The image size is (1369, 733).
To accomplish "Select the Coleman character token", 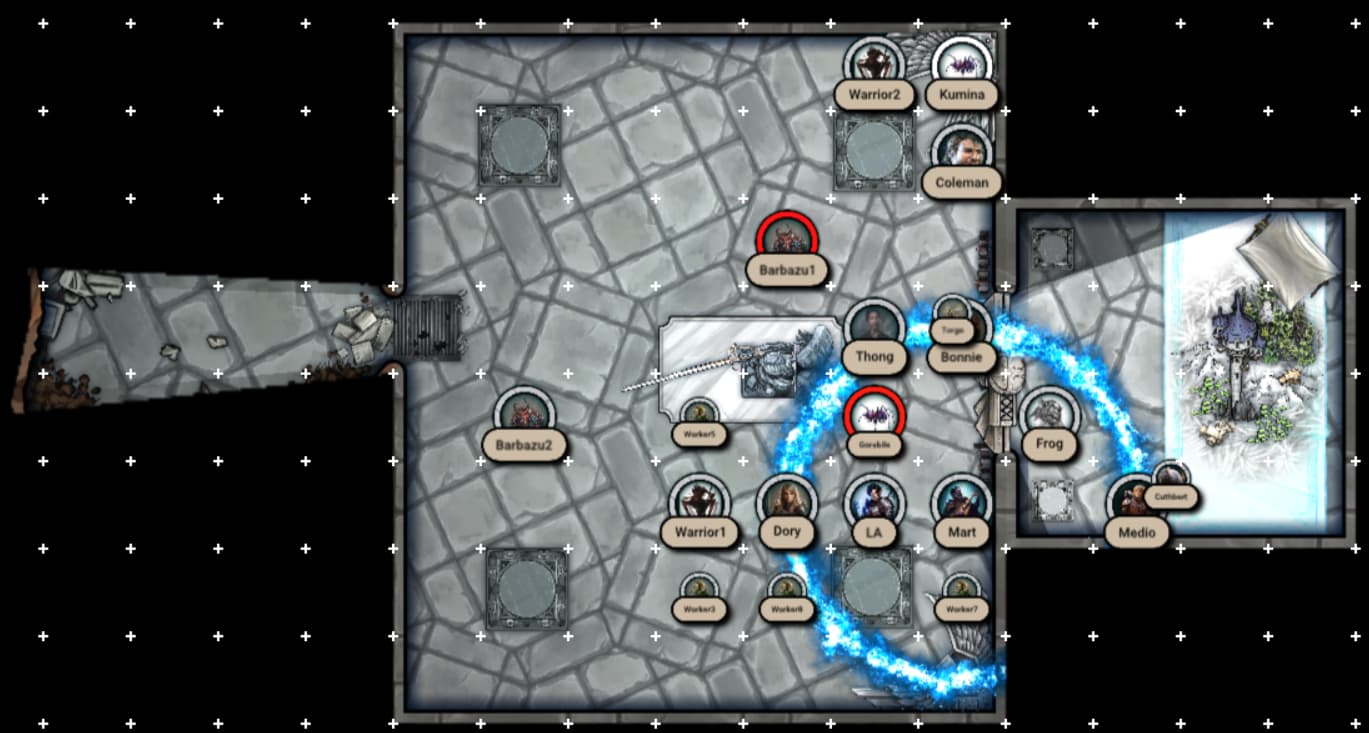I will pyautogui.click(x=962, y=153).
